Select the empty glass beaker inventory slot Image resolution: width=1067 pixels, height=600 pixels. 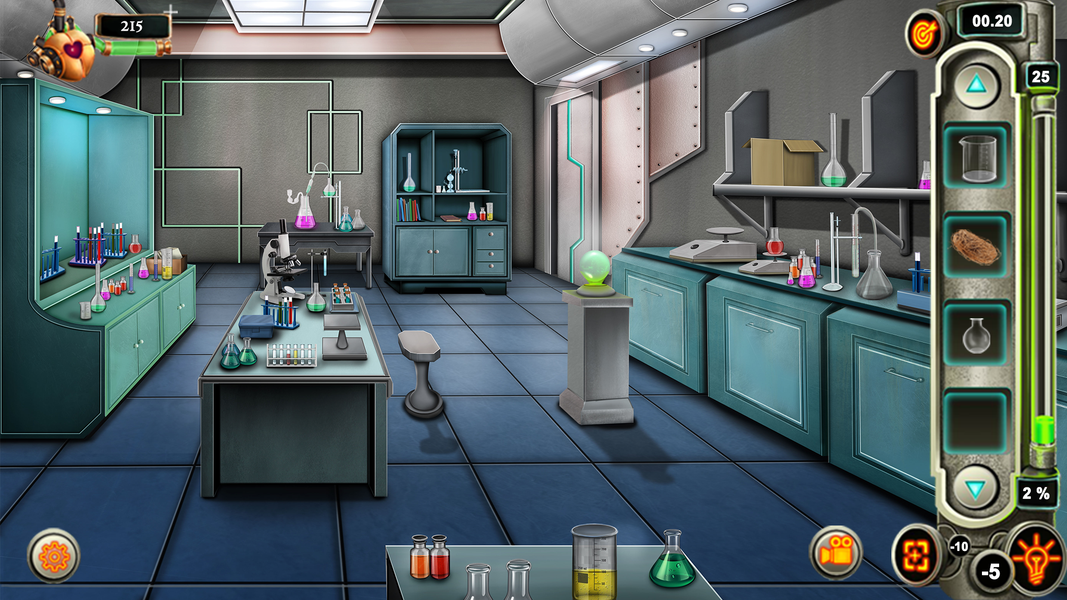coord(976,158)
